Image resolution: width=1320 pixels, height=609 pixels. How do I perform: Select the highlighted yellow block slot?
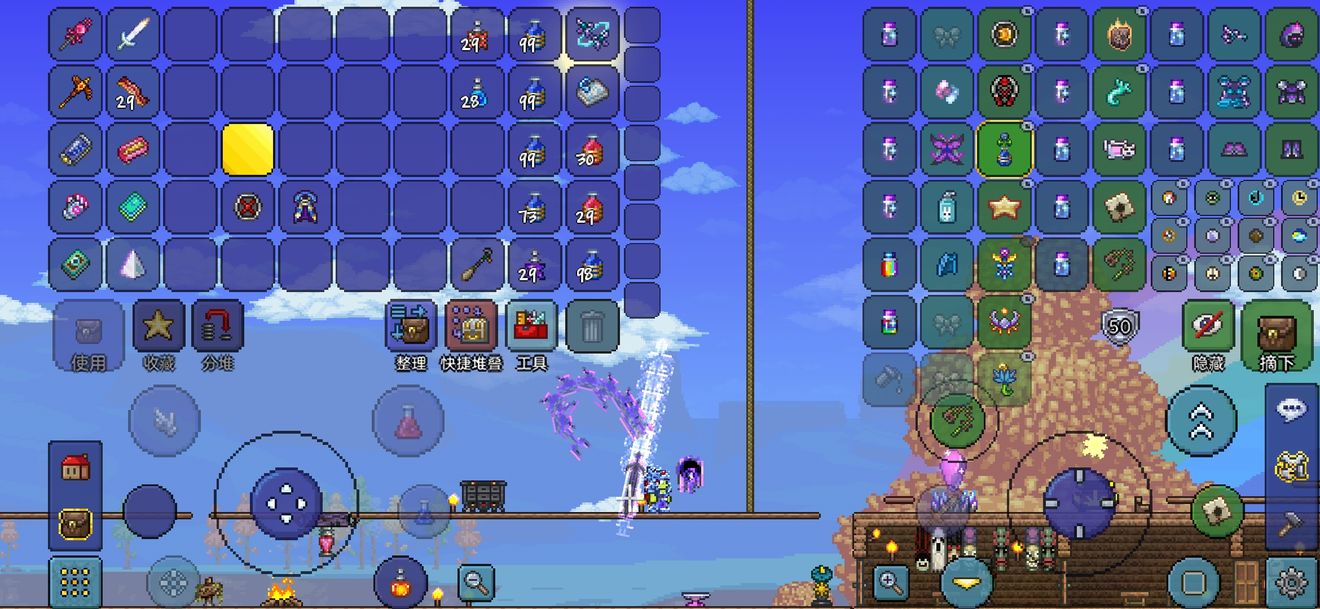click(247, 150)
